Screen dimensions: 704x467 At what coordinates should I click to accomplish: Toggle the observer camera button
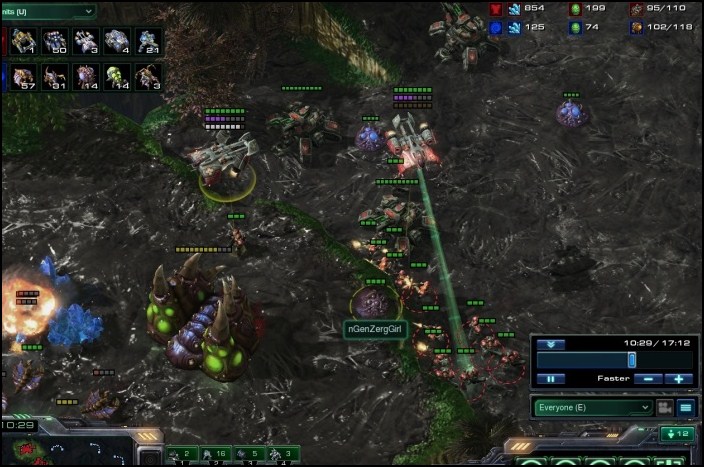[x=664, y=407]
